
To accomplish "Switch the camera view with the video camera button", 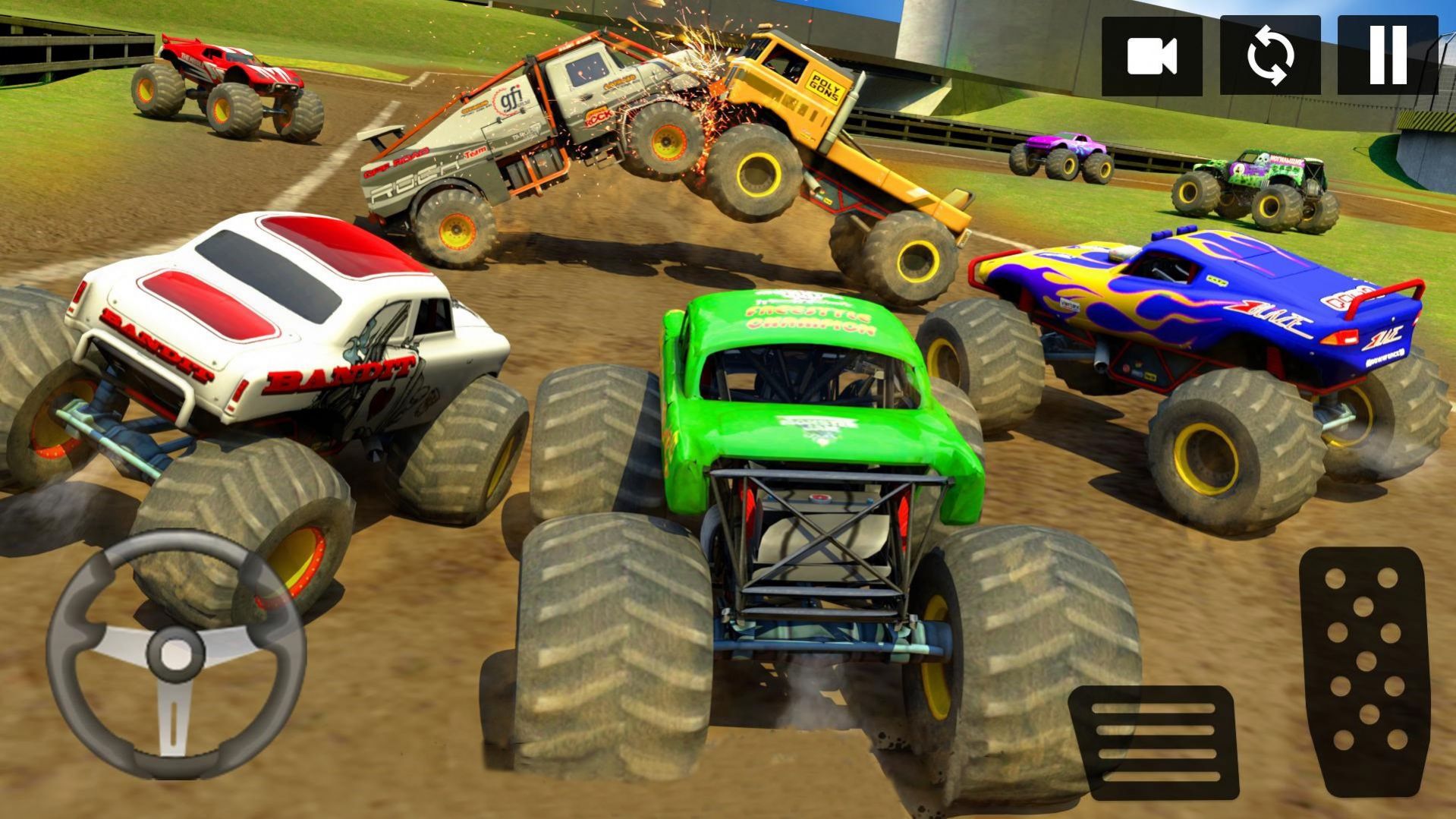I will coord(1151,56).
